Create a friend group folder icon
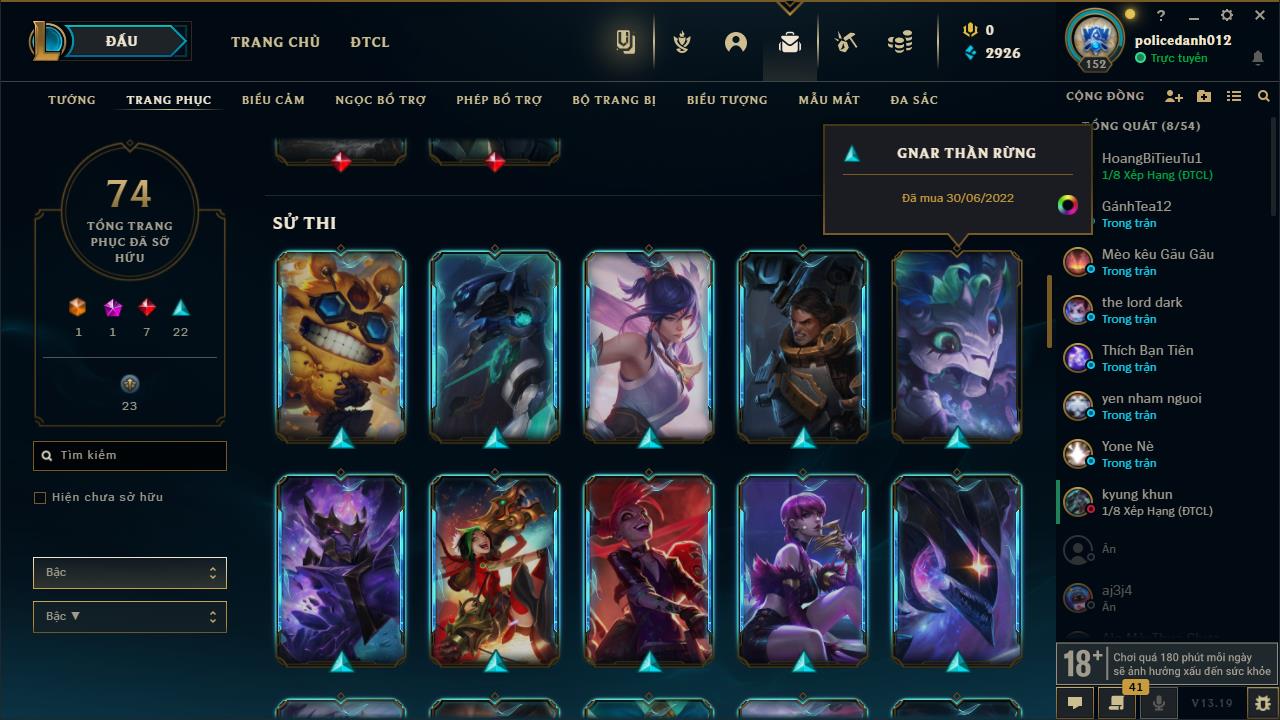This screenshot has height=720, width=1280. [1204, 96]
